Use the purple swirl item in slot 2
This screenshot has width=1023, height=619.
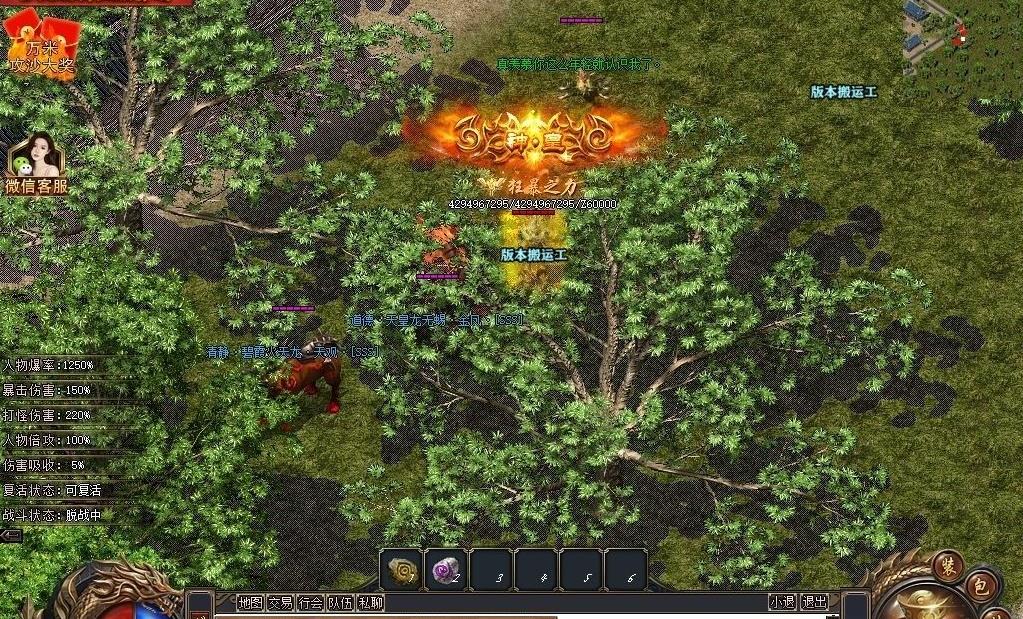(x=446, y=570)
